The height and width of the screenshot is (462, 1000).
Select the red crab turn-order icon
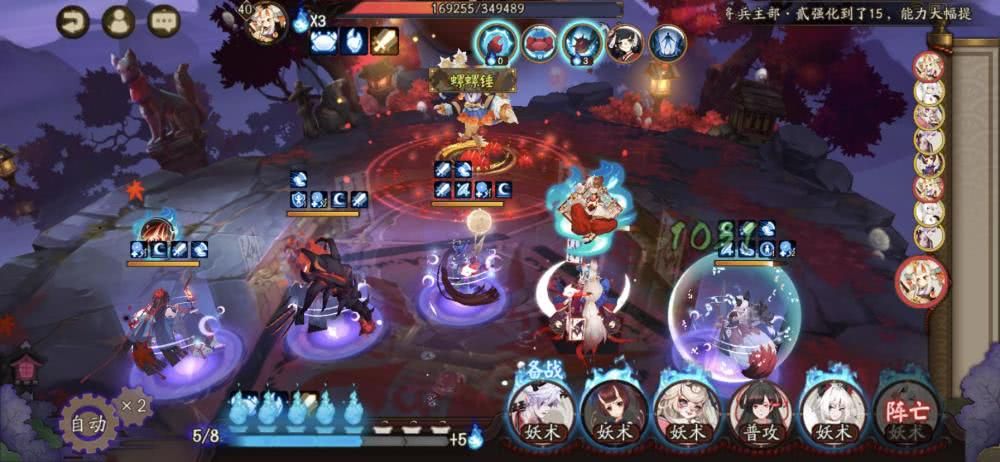(539, 43)
